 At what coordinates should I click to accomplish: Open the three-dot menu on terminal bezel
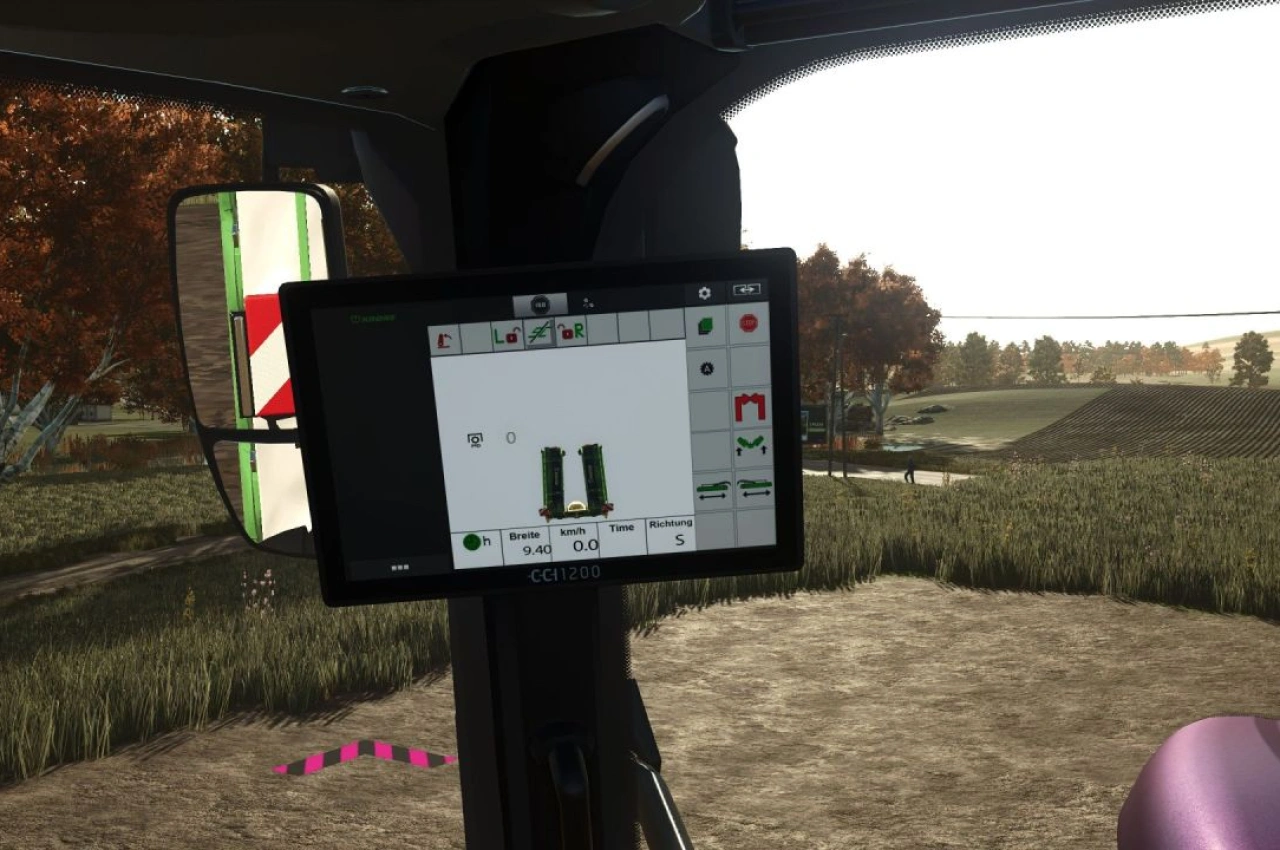click(400, 567)
